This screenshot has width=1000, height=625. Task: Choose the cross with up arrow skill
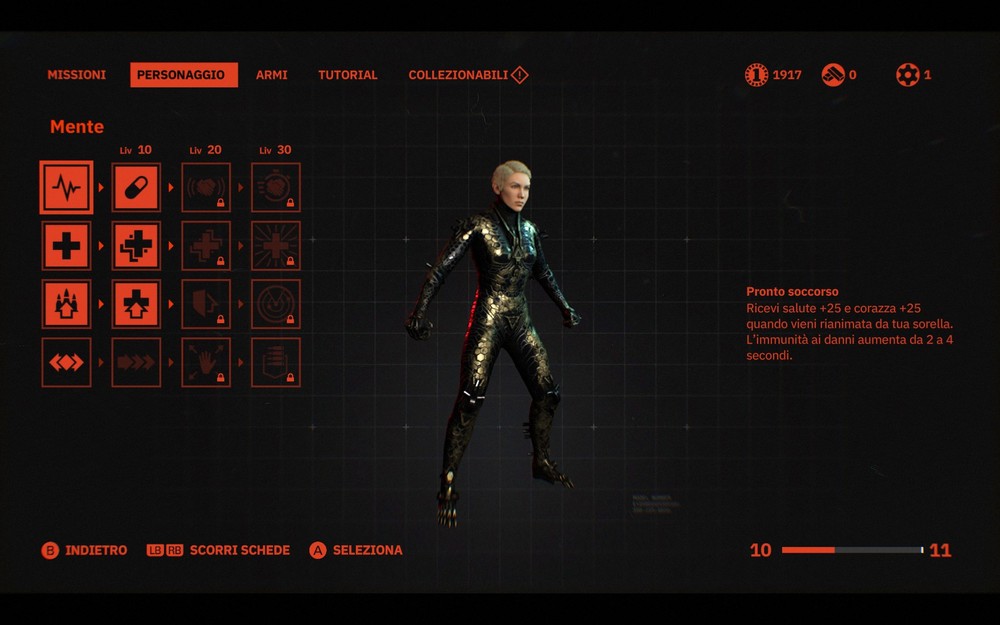click(x=136, y=304)
